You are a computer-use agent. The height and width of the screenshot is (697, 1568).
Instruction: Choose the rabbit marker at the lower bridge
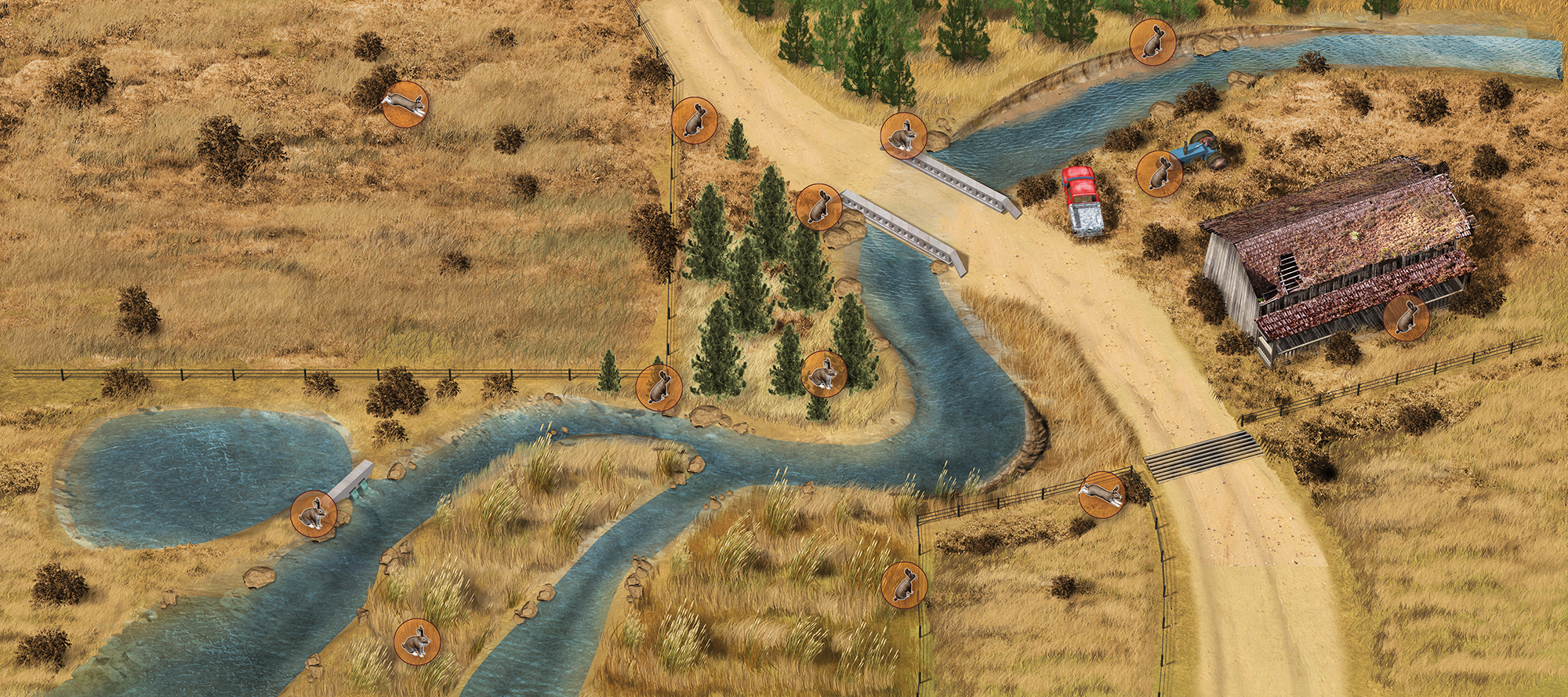point(818,207)
